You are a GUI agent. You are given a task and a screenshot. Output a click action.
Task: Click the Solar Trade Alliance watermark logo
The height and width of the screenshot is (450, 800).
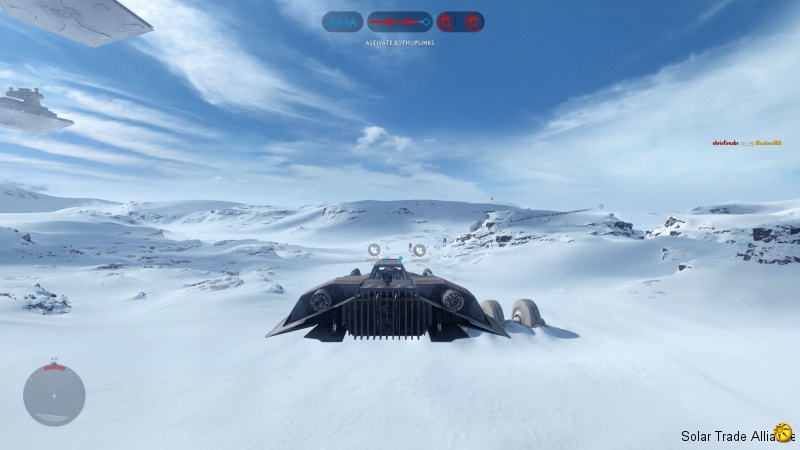point(783,431)
